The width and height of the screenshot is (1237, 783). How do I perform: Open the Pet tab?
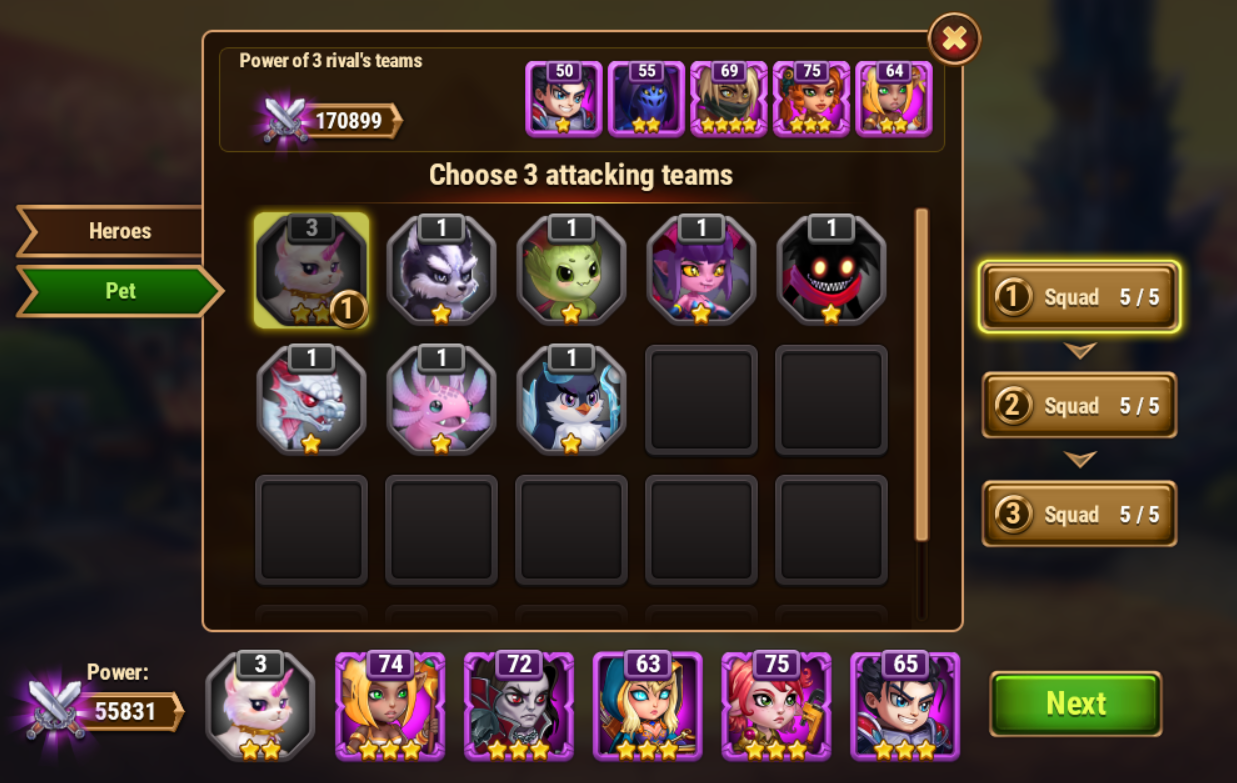tap(120, 291)
